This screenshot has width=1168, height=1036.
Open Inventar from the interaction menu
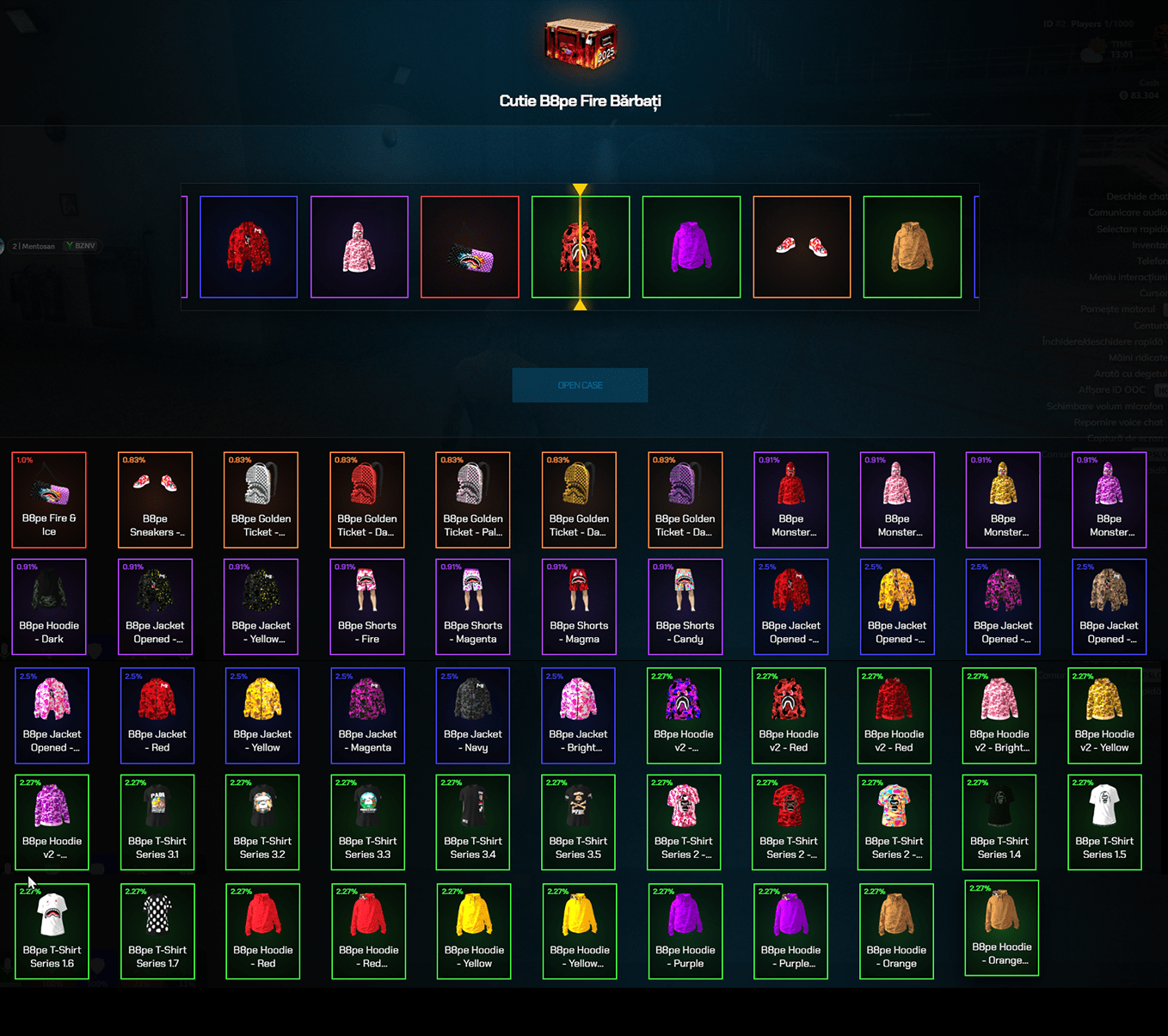[x=1150, y=245]
